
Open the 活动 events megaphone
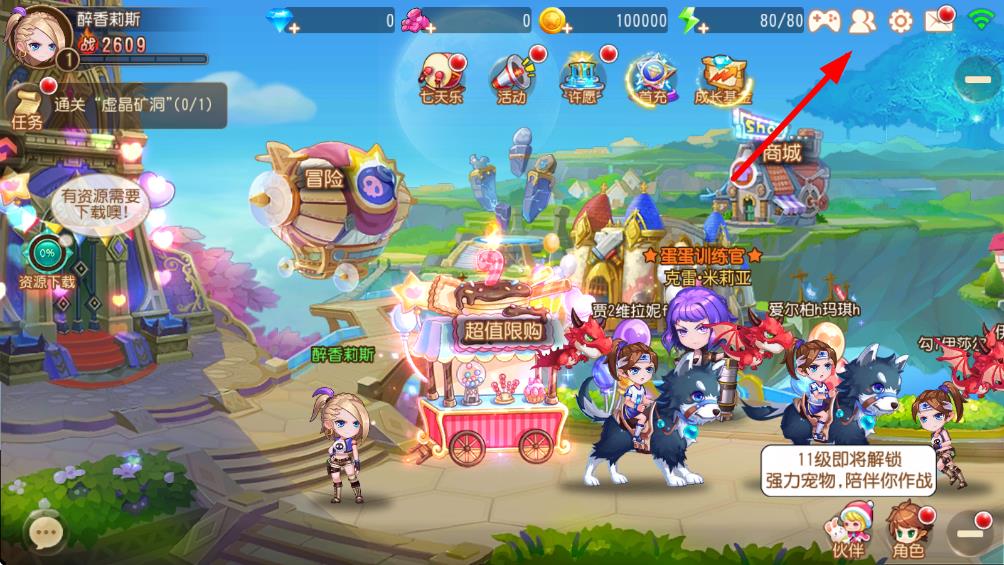(x=512, y=76)
